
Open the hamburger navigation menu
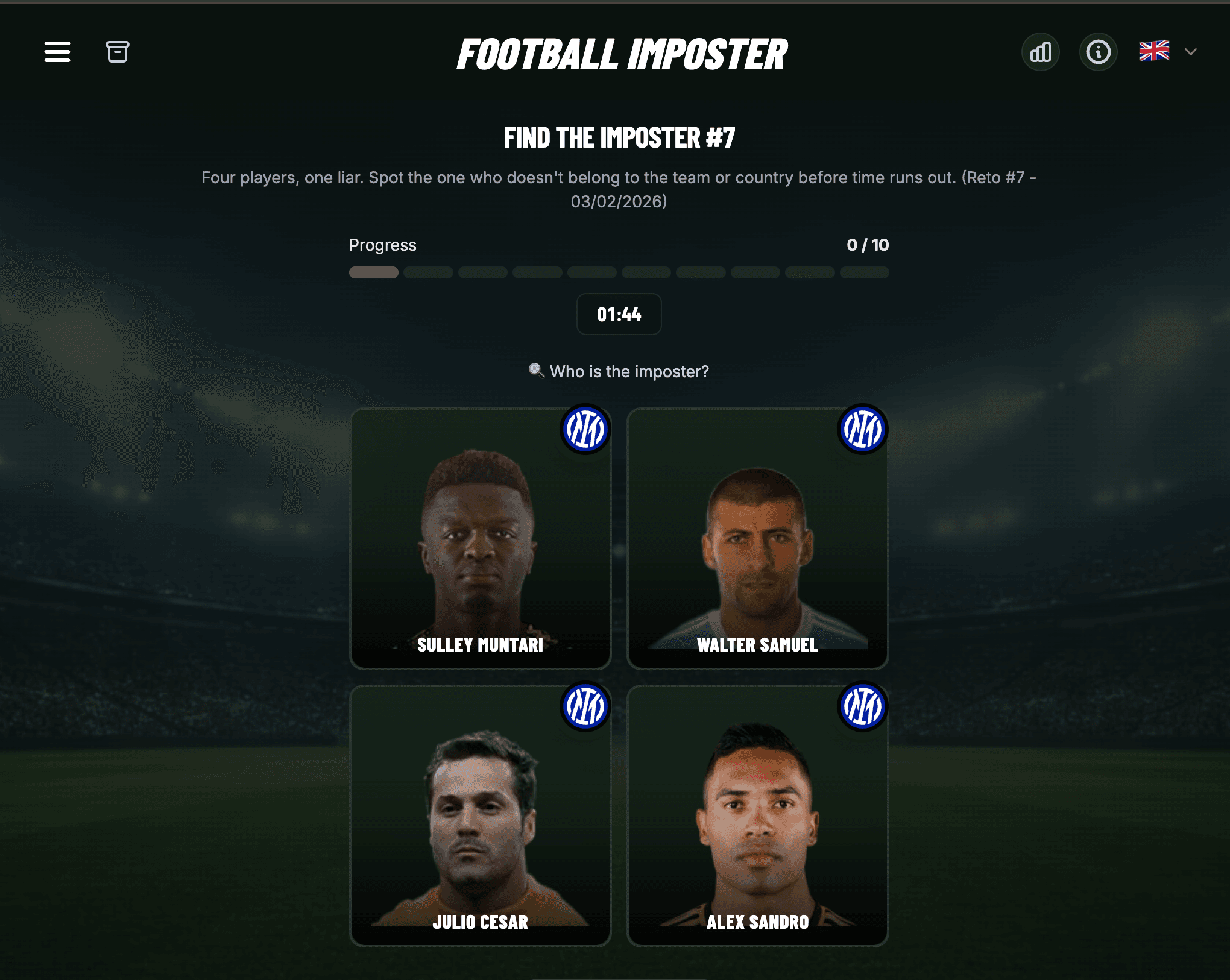(x=57, y=52)
